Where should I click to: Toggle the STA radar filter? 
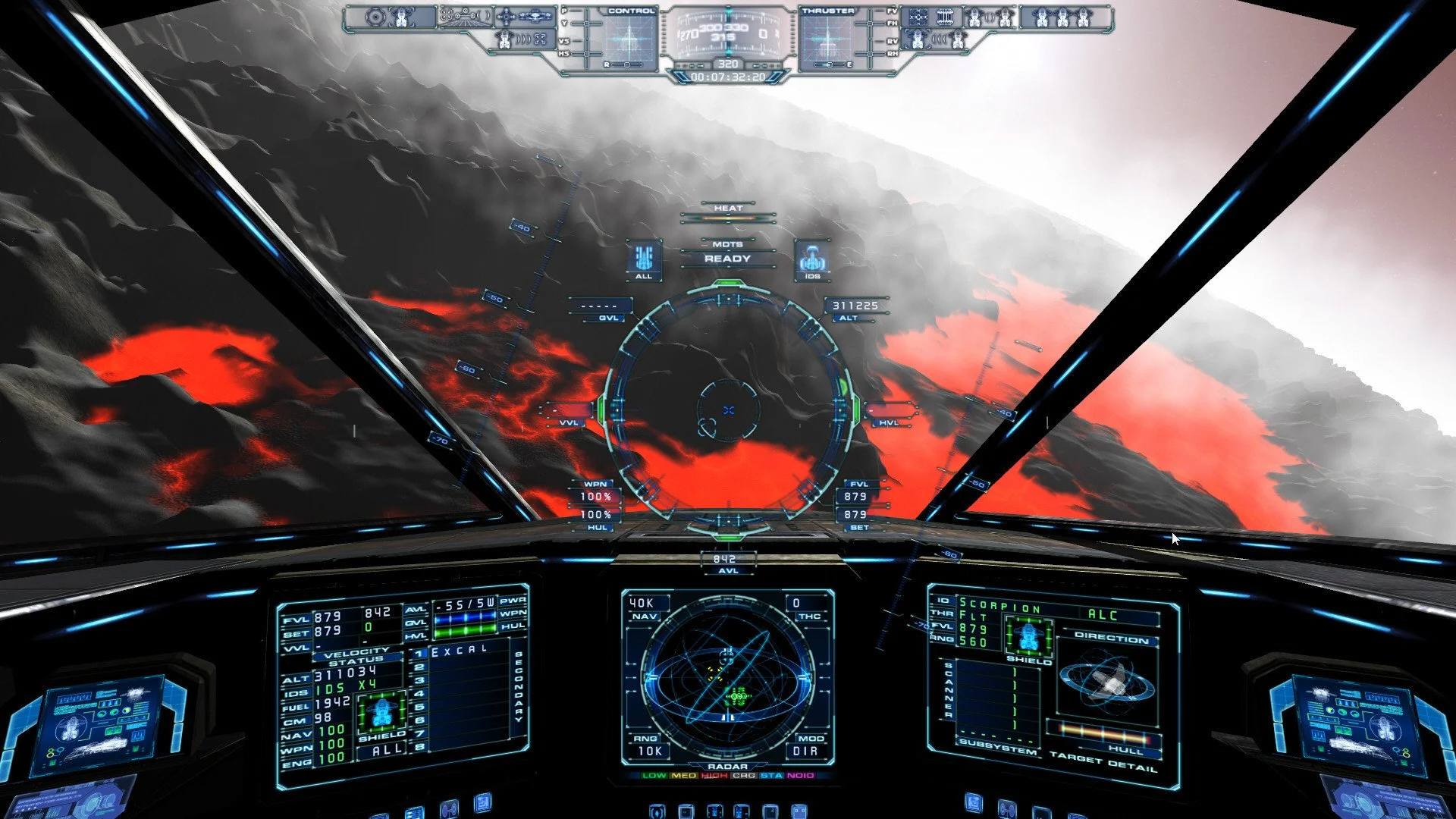coord(771,776)
